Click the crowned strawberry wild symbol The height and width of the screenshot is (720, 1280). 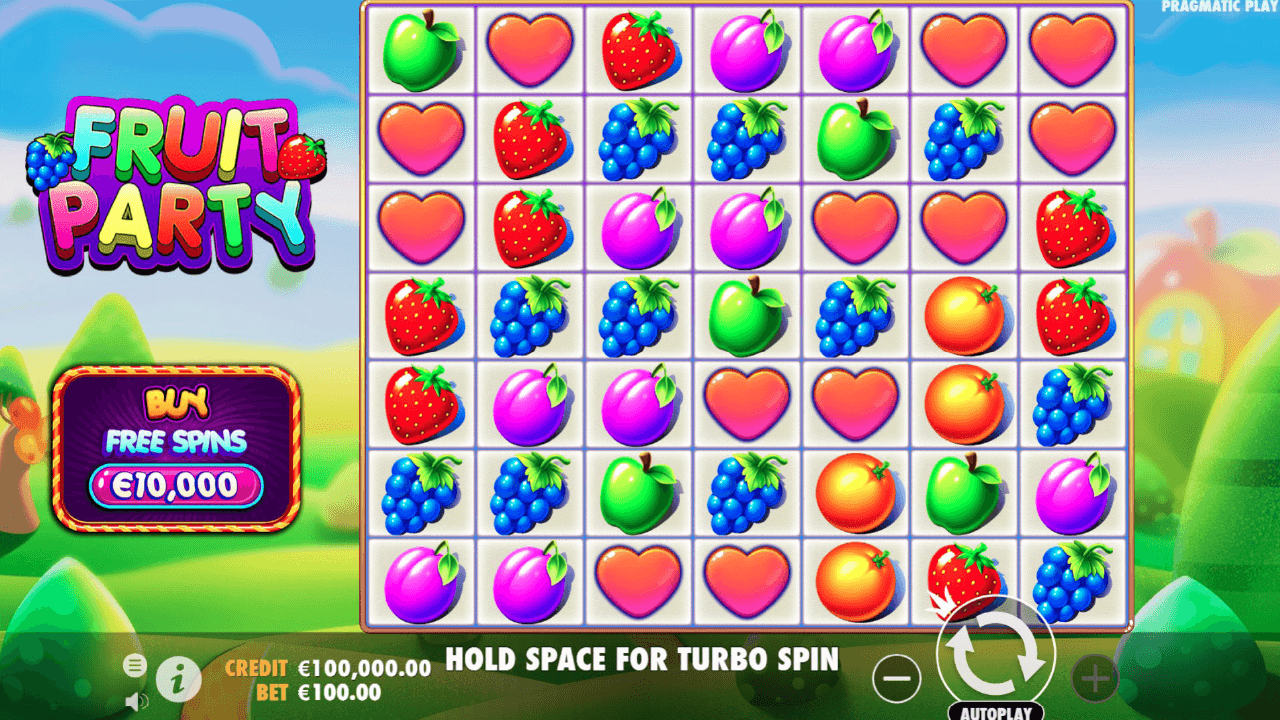click(x=963, y=580)
